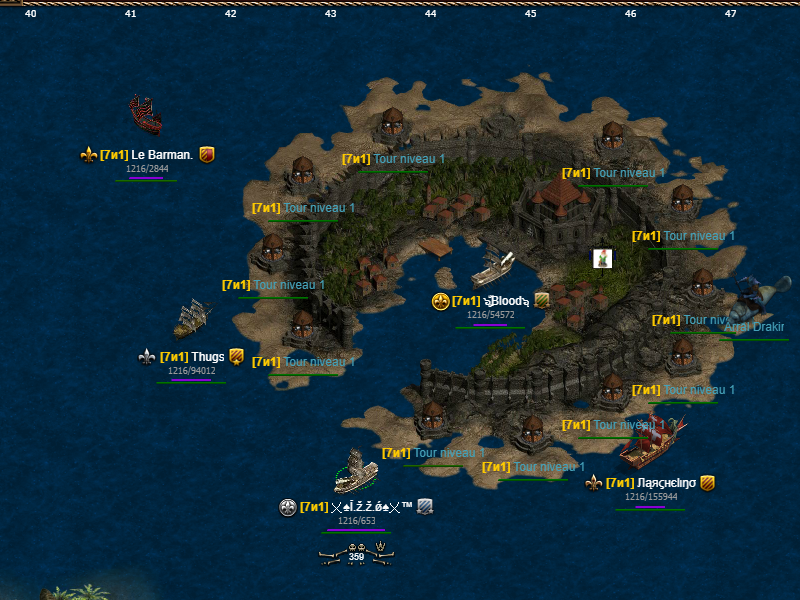Select the Blood ship docked in the harbor
This screenshot has height=600, width=800.
tap(493, 268)
